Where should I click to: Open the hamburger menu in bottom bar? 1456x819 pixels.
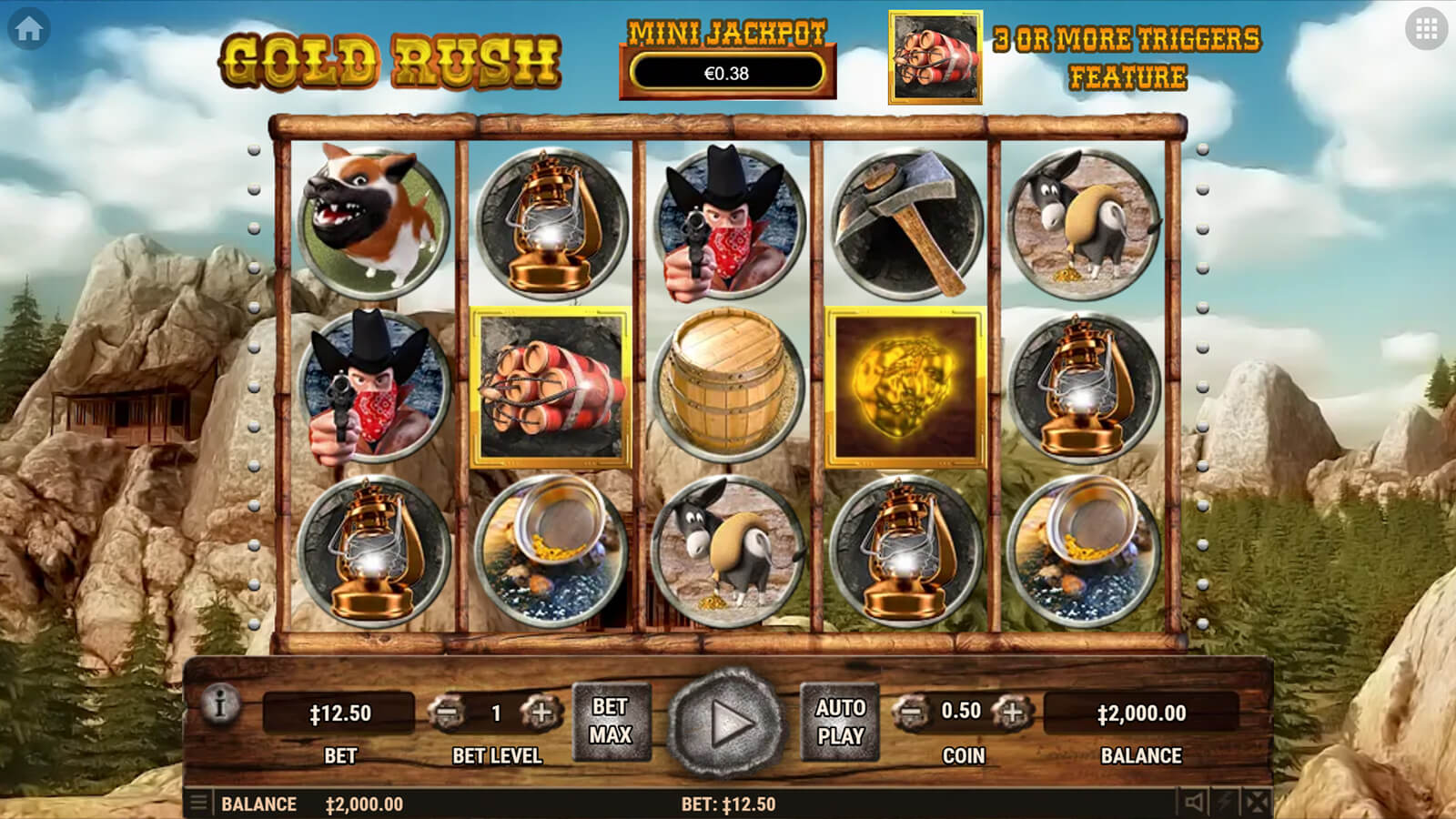197,804
